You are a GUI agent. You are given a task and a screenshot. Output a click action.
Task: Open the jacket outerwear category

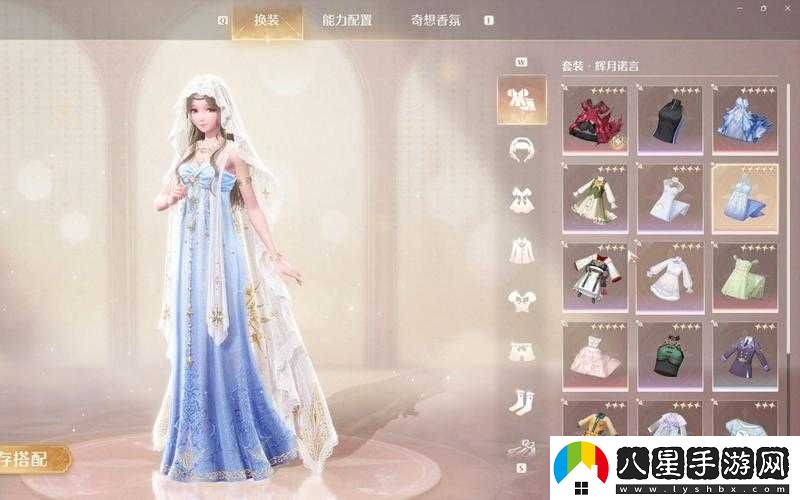pyautogui.click(x=521, y=249)
